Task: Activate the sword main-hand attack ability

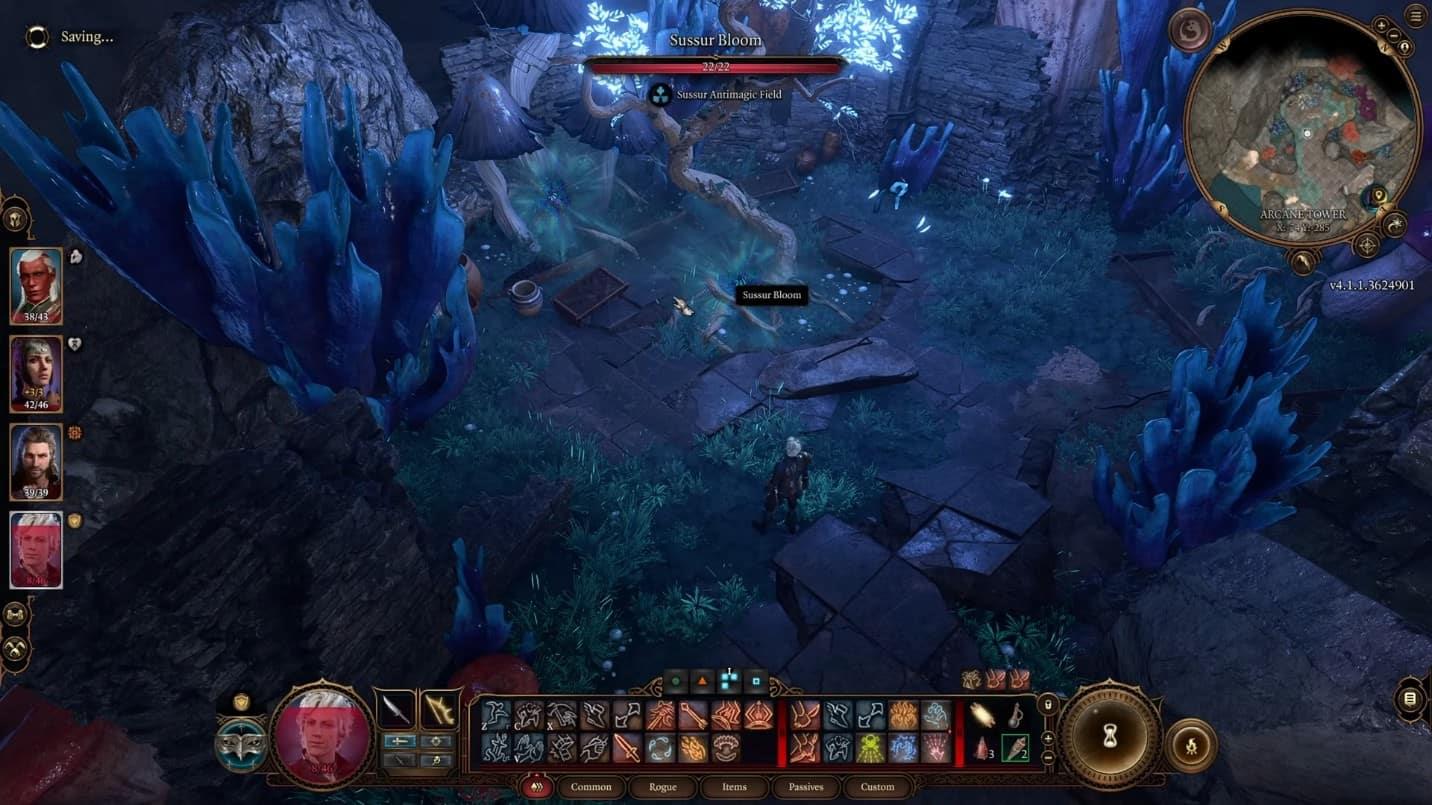Action: click(x=626, y=748)
